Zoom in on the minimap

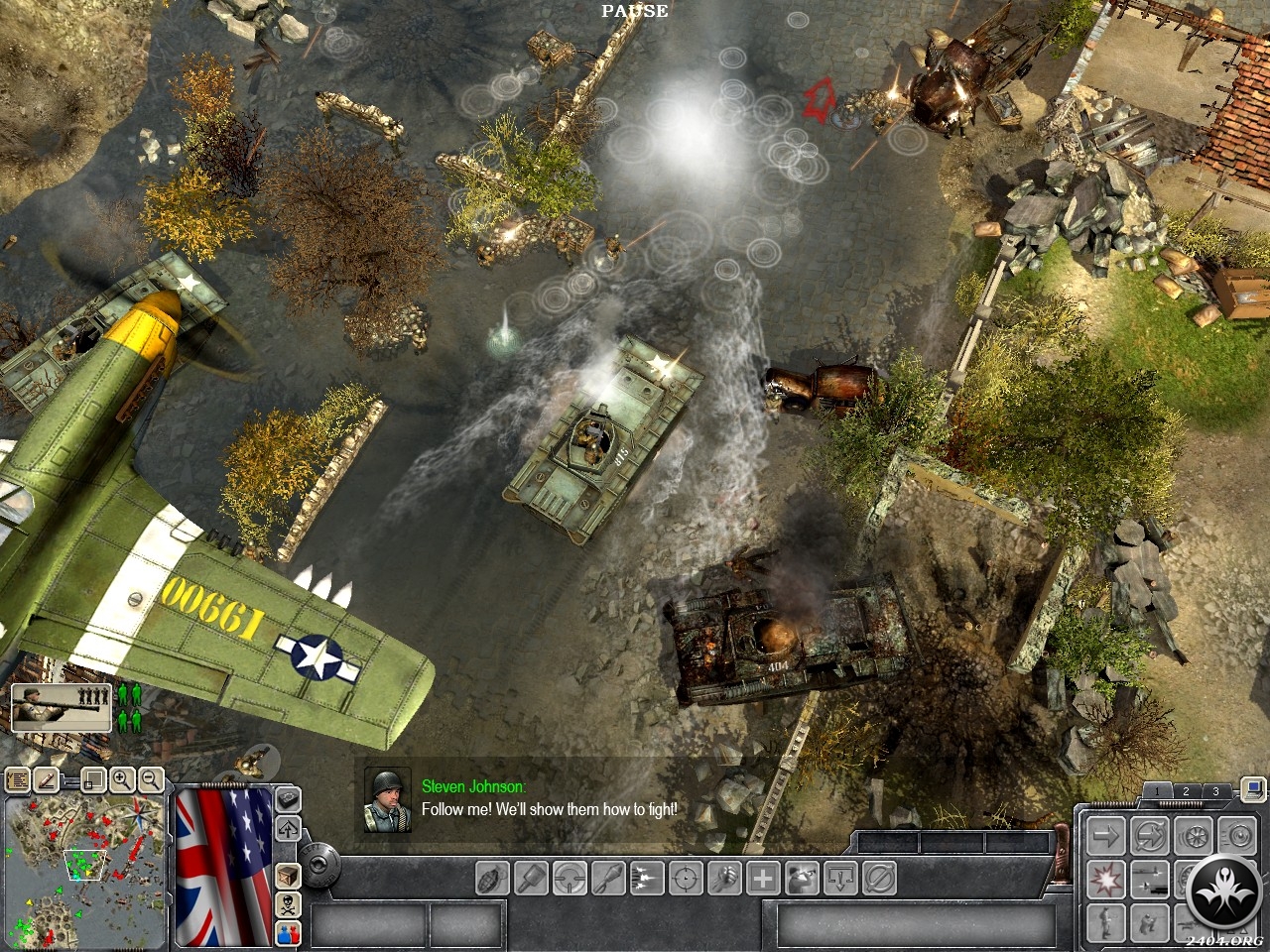pos(122,780)
